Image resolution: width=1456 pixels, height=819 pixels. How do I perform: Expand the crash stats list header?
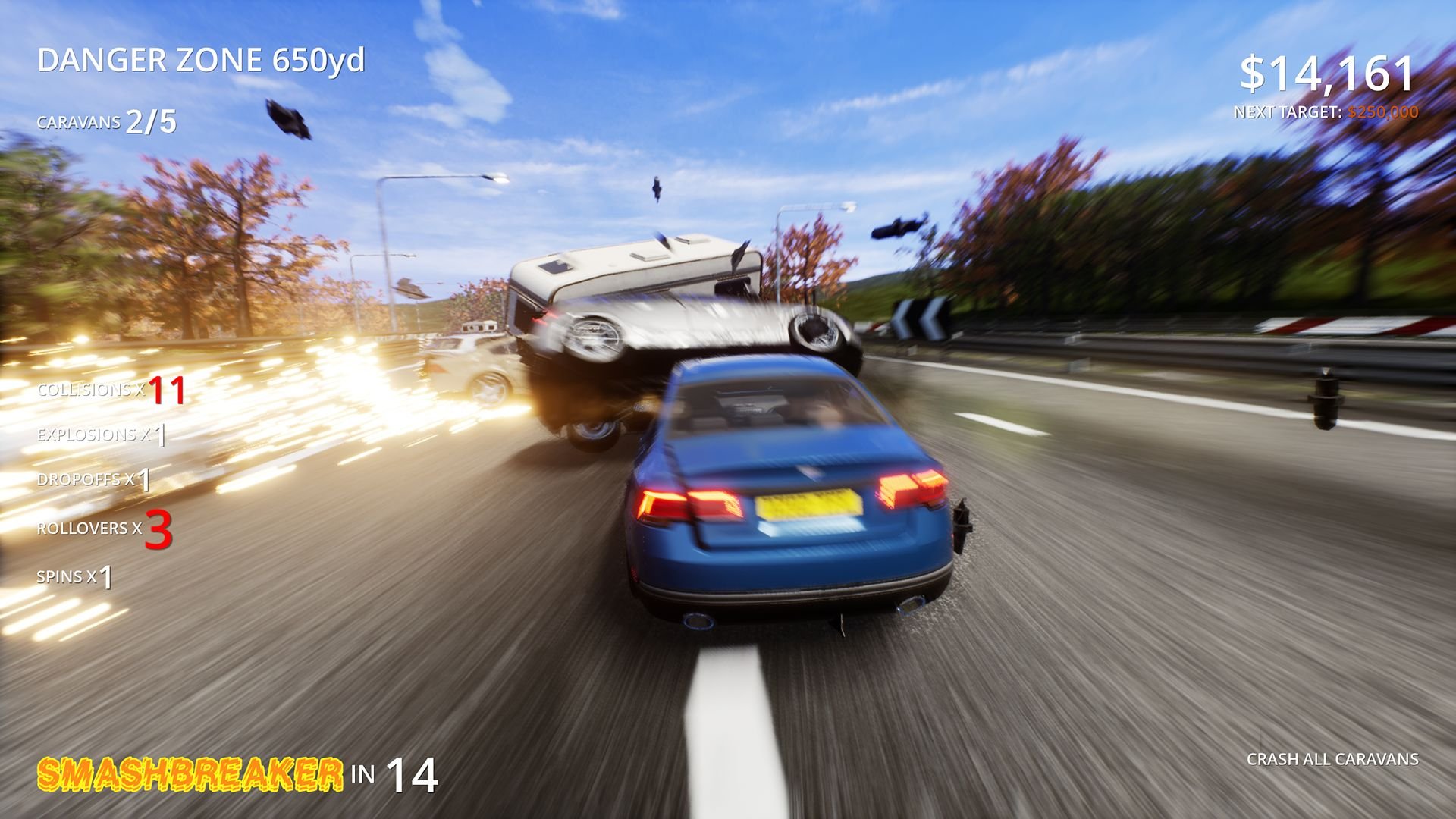[x=112, y=391]
